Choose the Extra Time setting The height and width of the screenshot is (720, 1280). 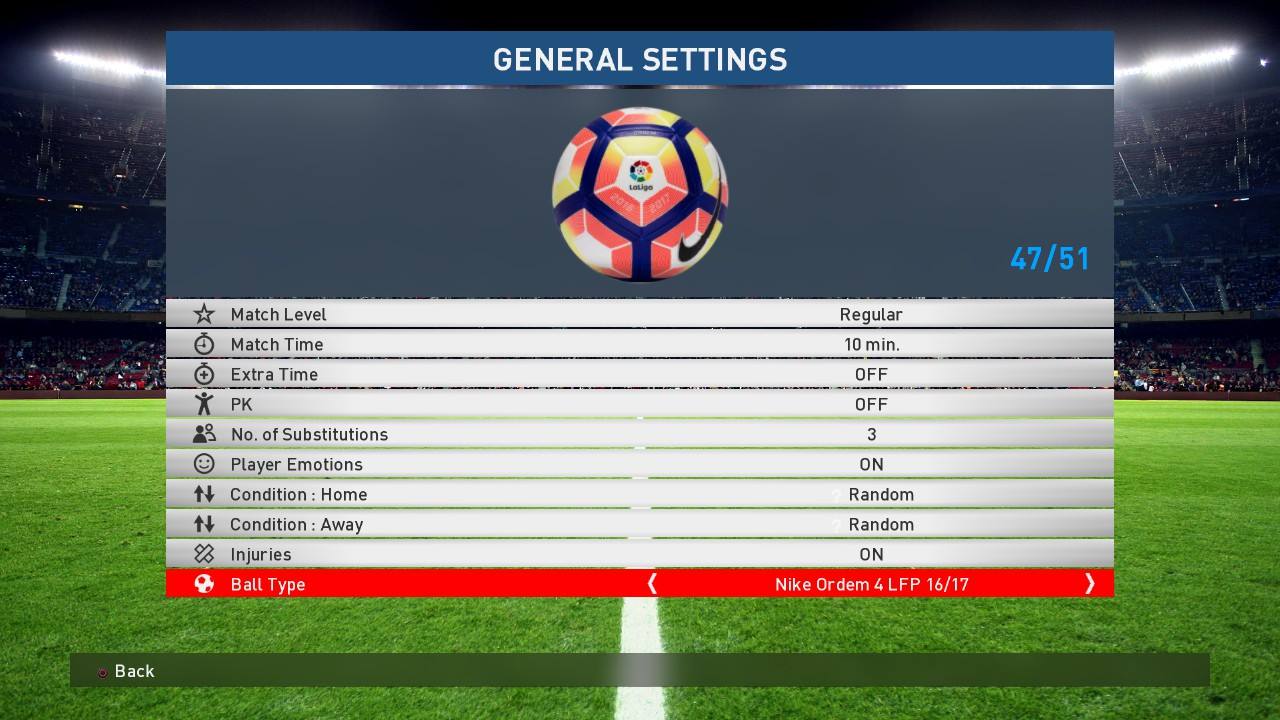pyautogui.click(x=639, y=374)
